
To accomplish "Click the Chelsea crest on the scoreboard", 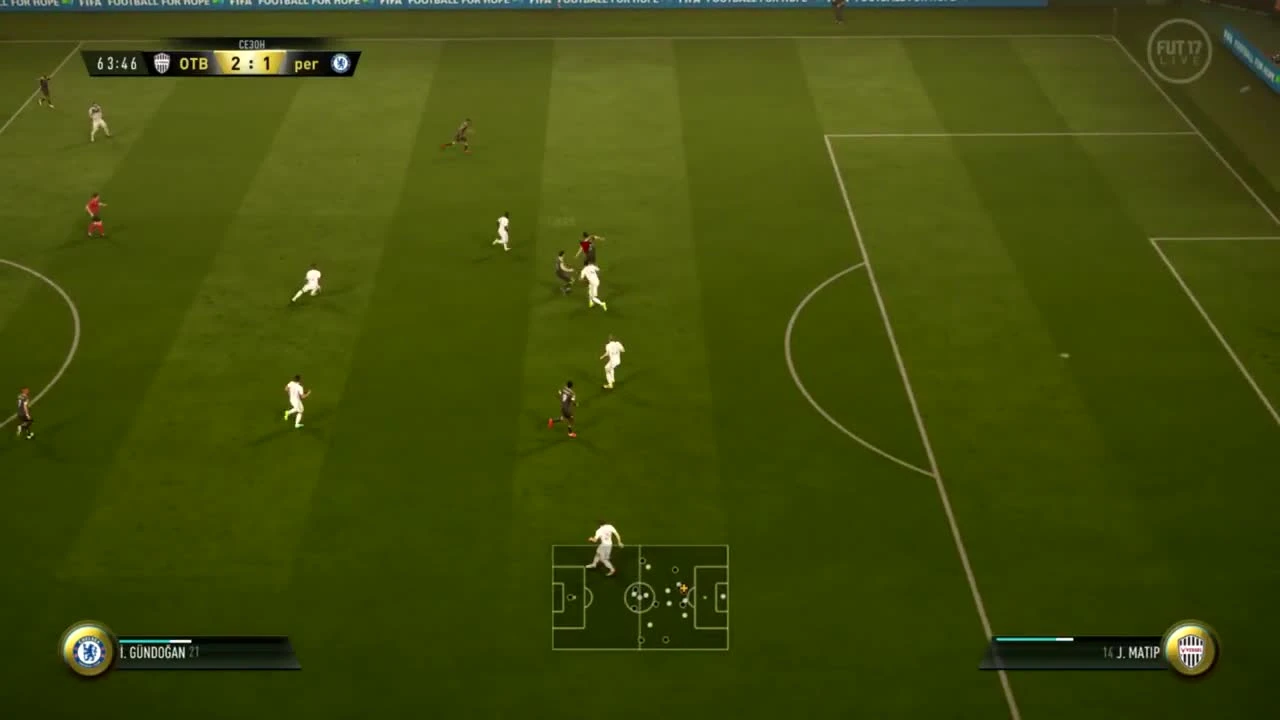I will click(x=340, y=63).
